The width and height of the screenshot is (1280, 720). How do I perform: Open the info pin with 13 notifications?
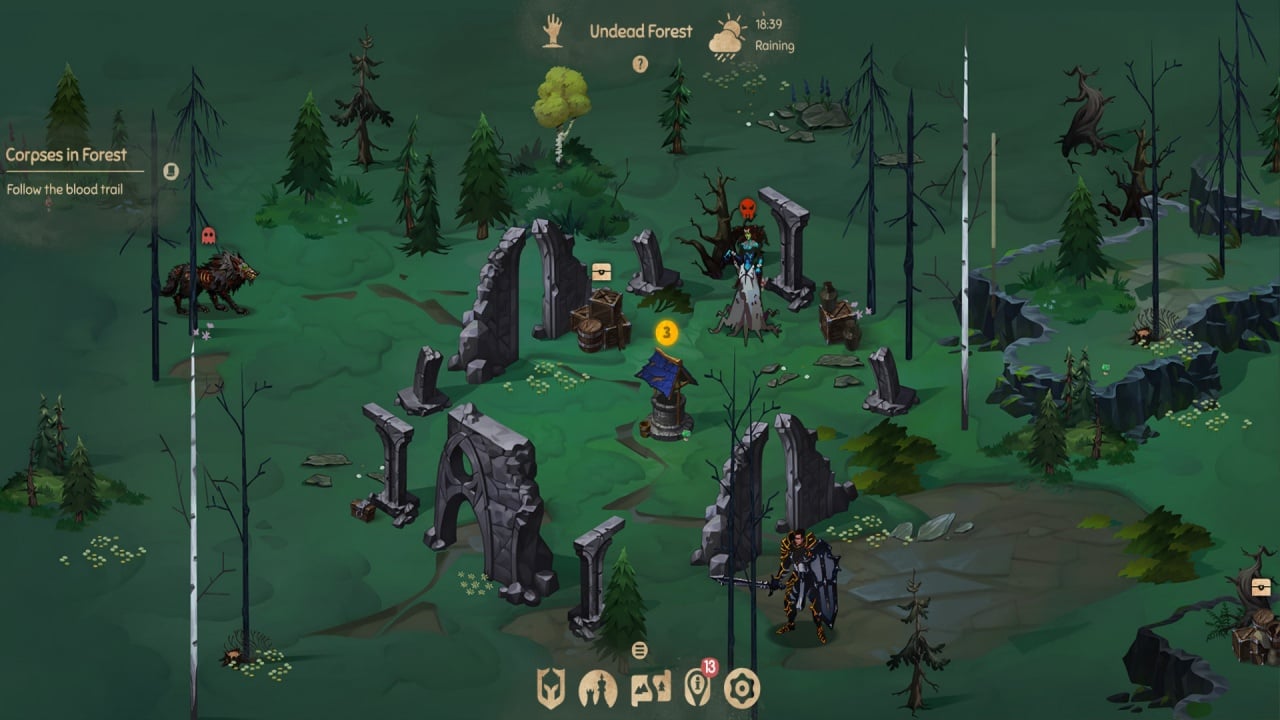tap(696, 686)
